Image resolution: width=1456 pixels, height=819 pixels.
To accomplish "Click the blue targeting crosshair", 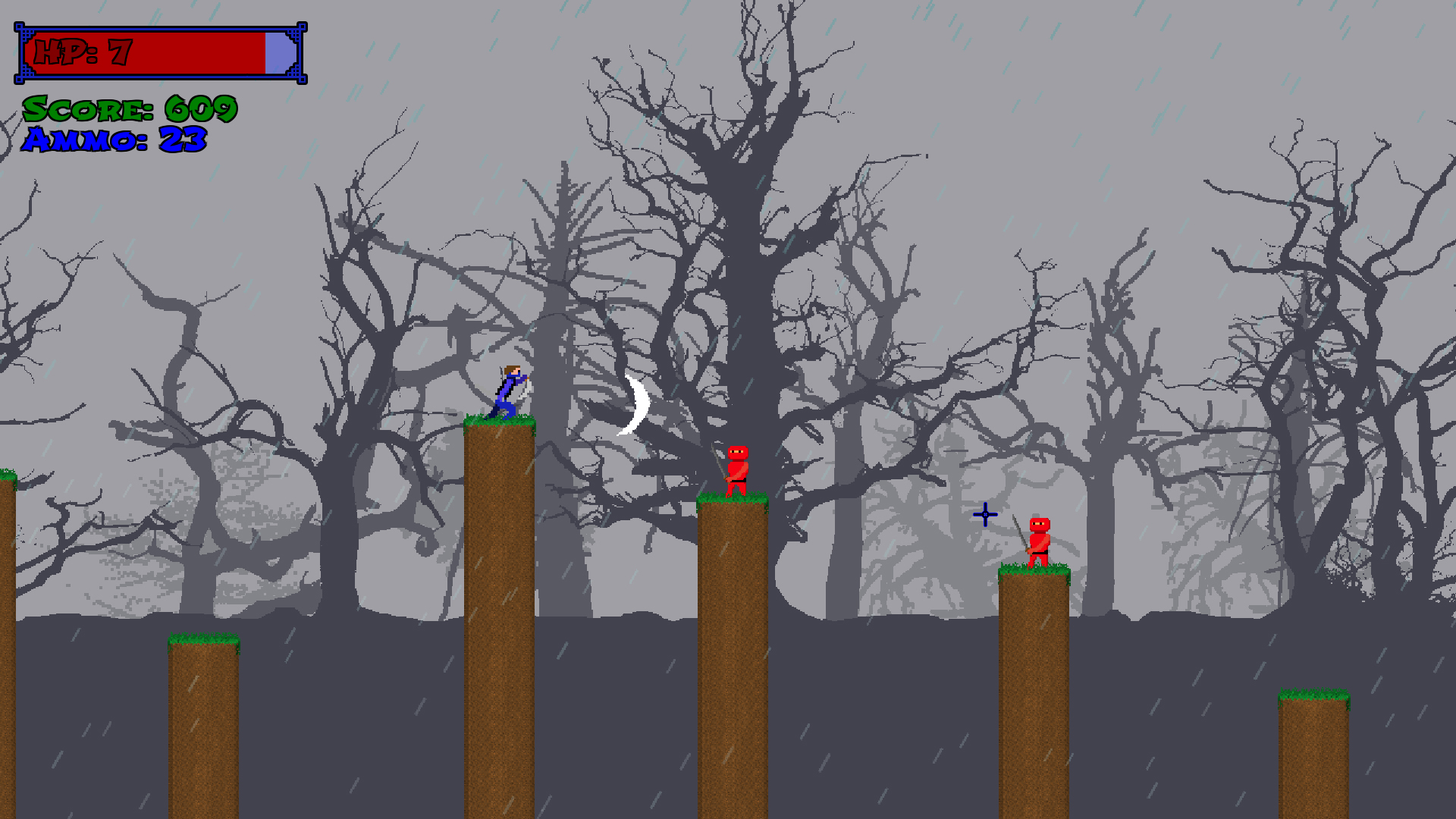I will [x=984, y=514].
